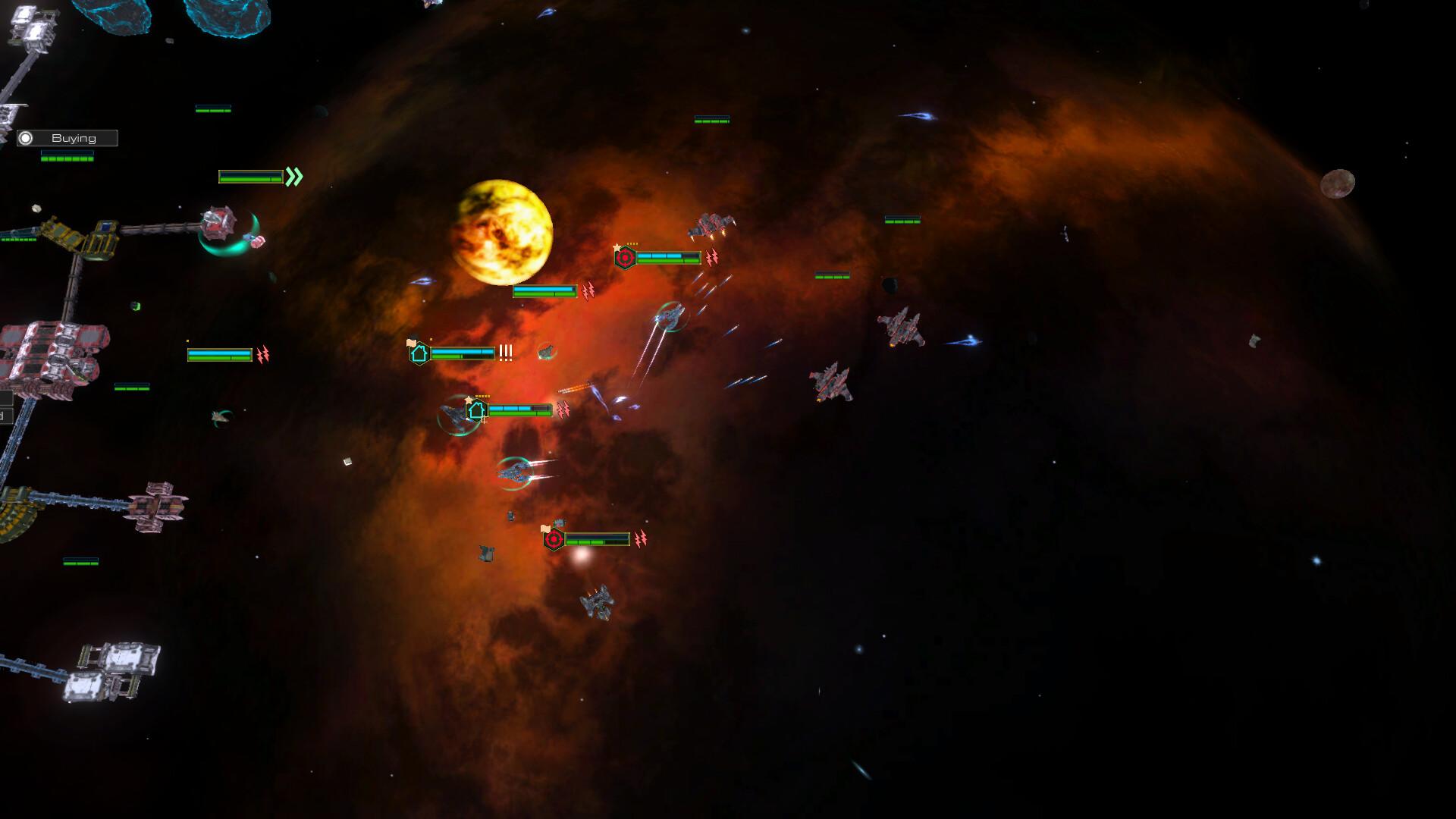The width and height of the screenshot is (1456, 819).
Task: Select the star rank icon beside the top enemy's bars
Action: coord(617,247)
